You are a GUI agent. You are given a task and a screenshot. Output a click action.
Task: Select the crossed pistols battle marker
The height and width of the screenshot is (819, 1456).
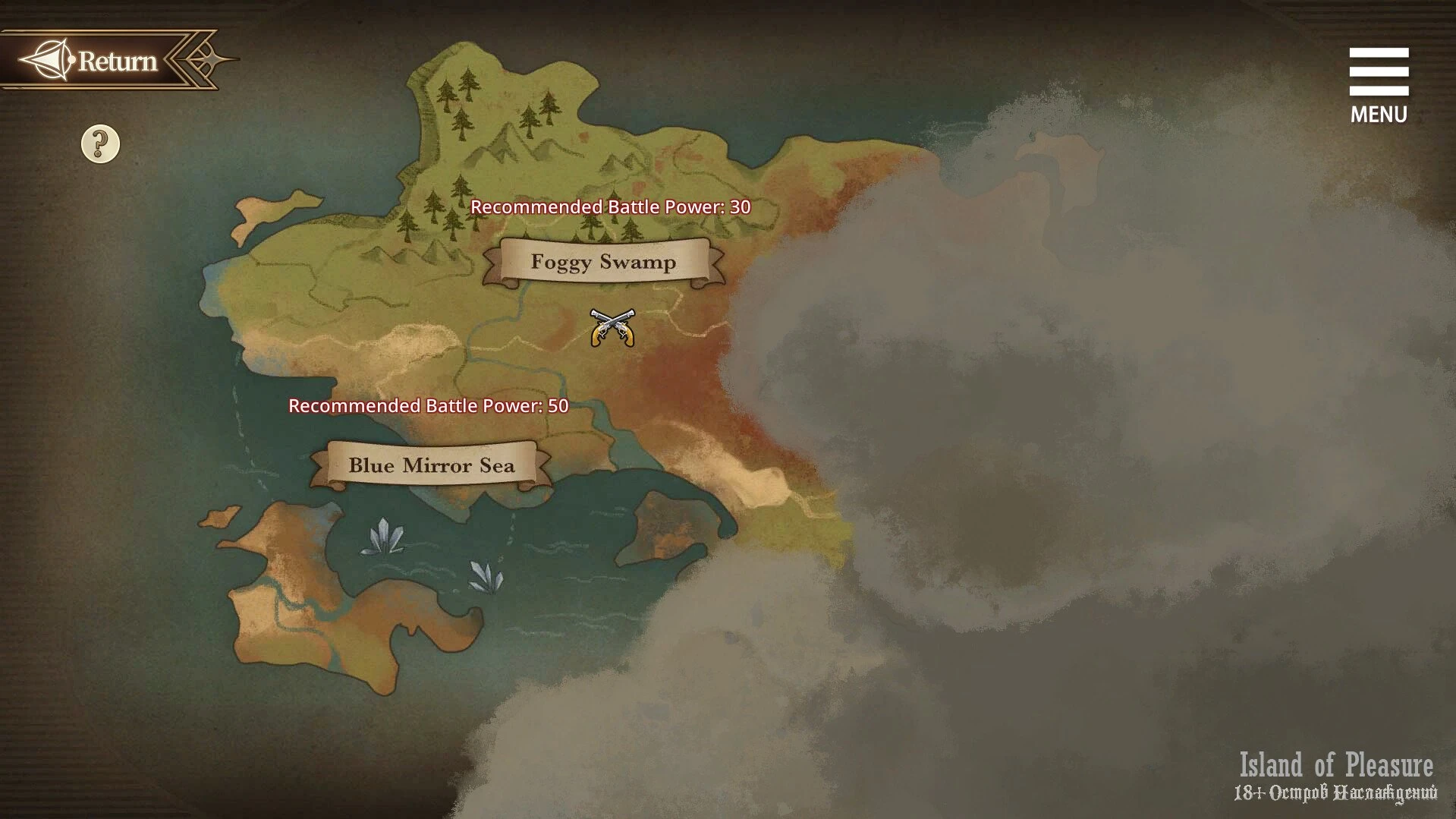[x=612, y=328]
